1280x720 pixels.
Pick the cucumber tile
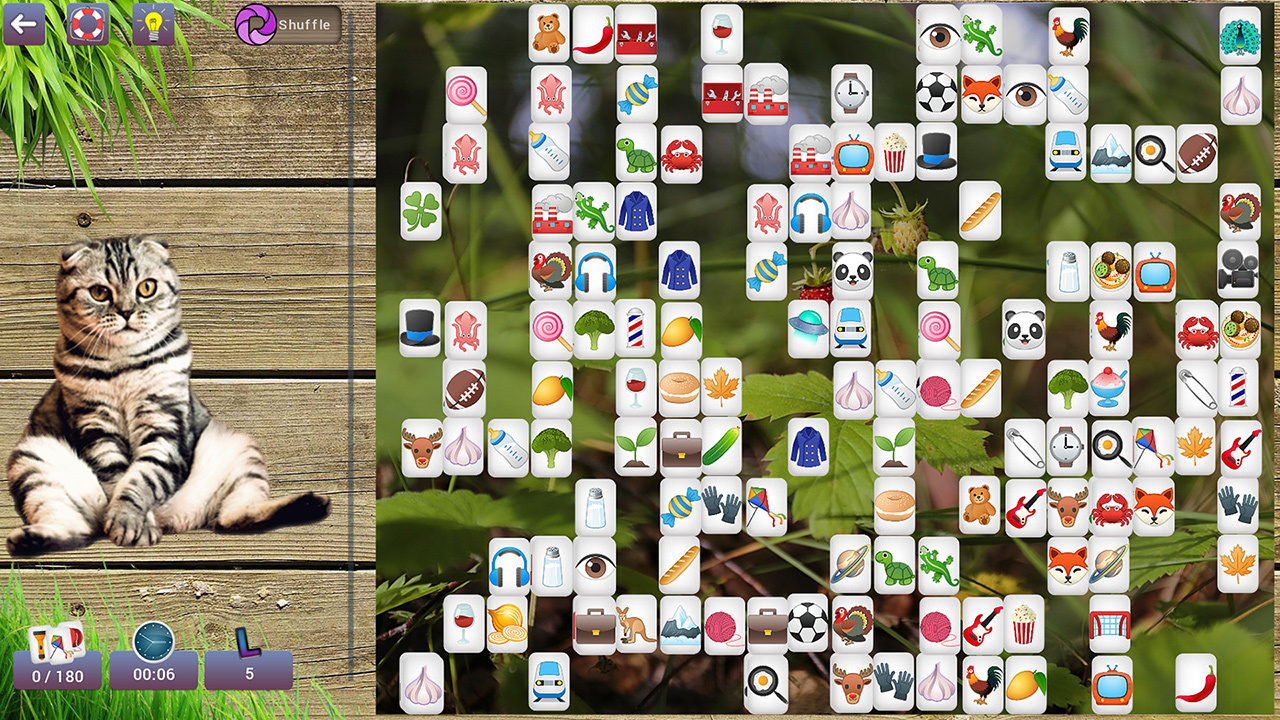click(x=721, y=446)
